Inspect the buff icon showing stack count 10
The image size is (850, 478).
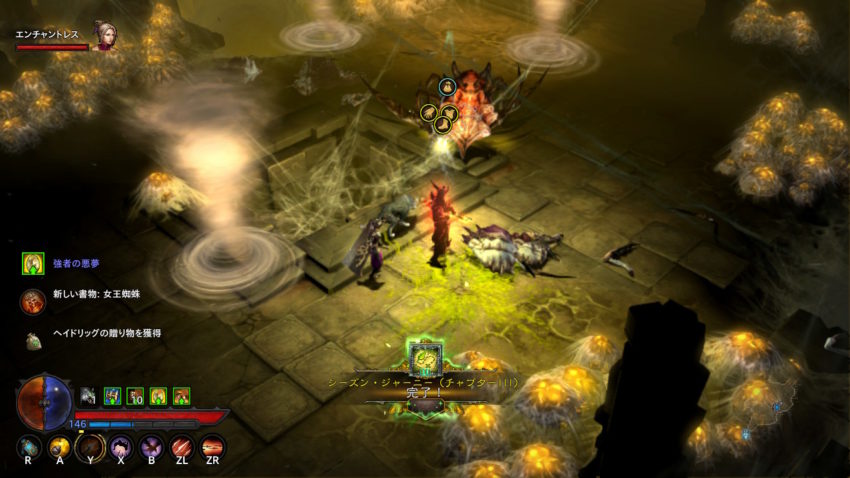pos(135,396)
